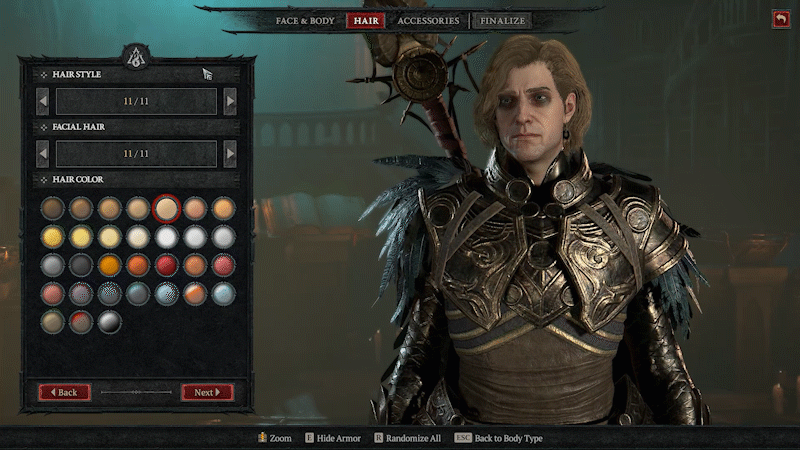Click the Back button in hair panel
800x450 pixels.
point(65,392)
